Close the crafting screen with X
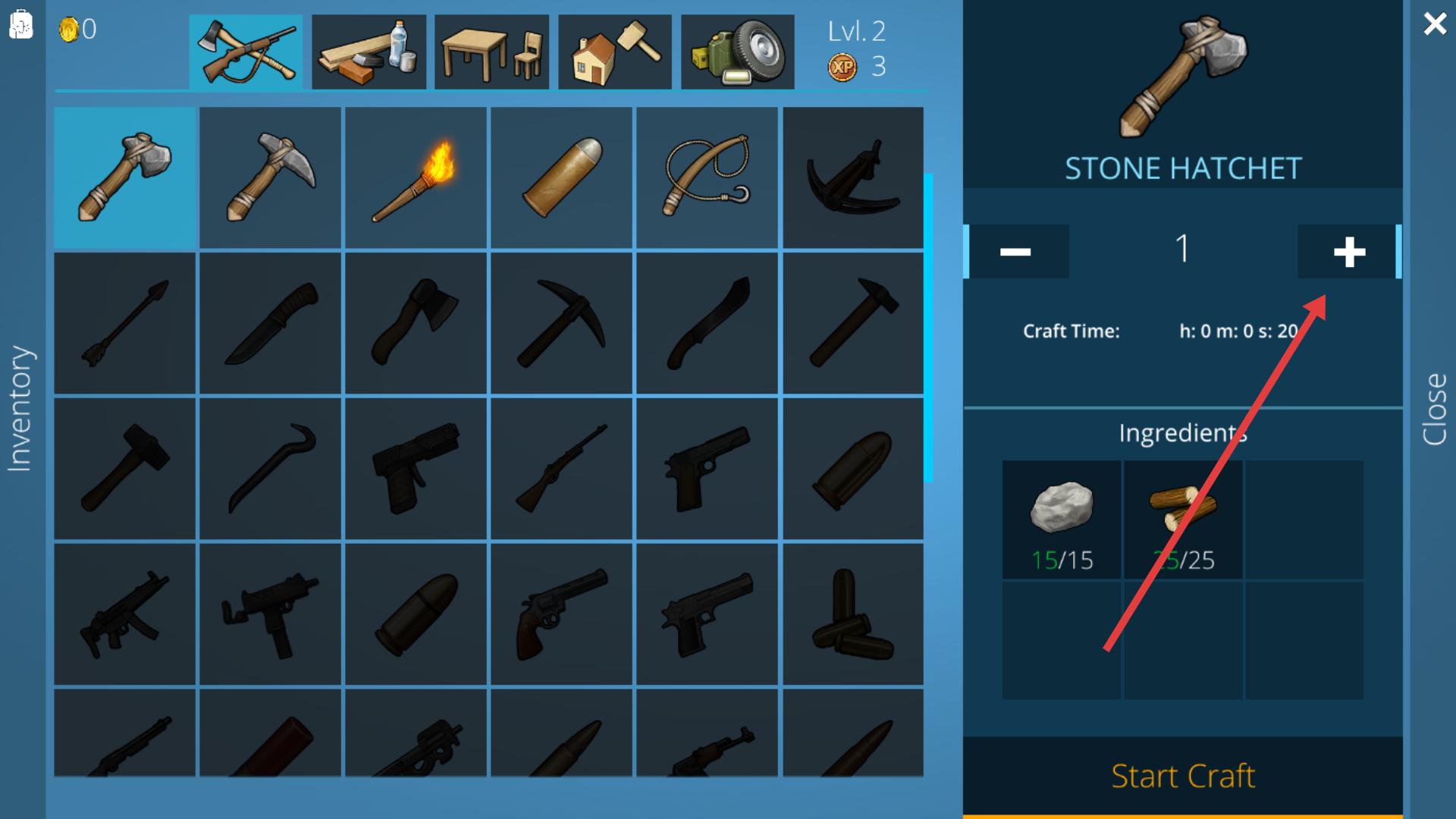 pos(1434,24)
